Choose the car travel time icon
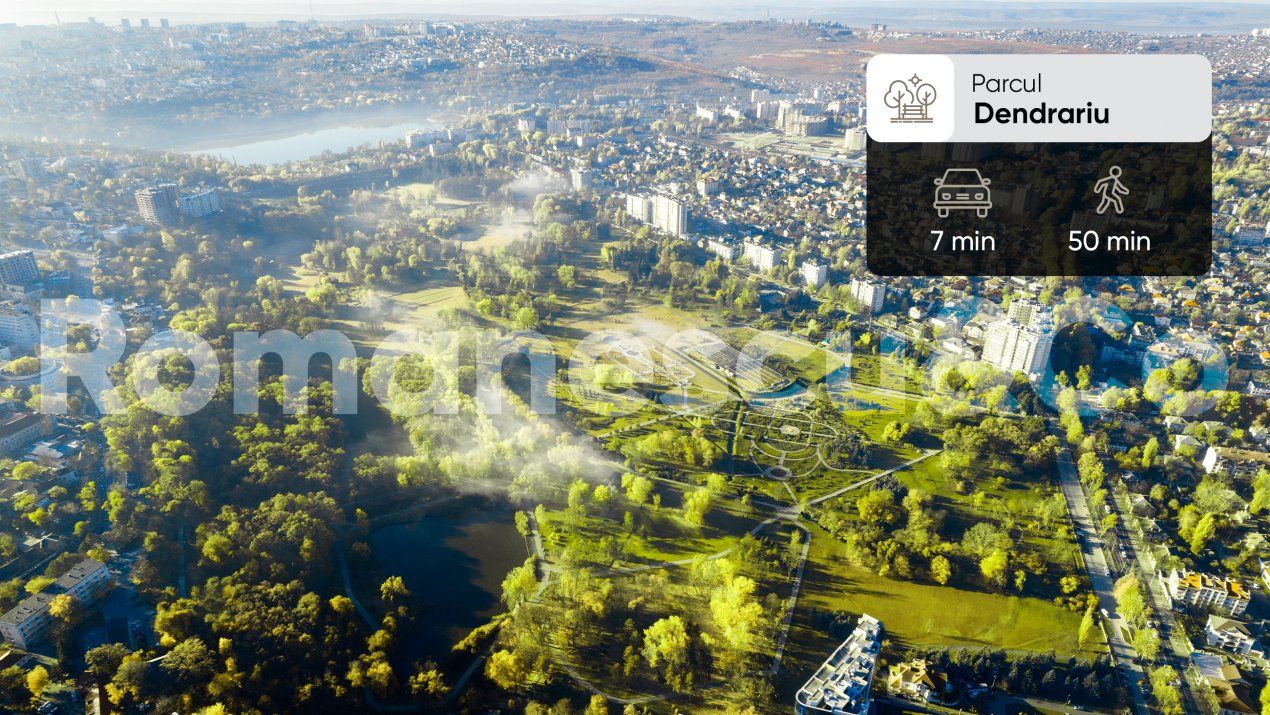Image resolution: width=1270 pixels, height=715 pixels. click(962, 192)
